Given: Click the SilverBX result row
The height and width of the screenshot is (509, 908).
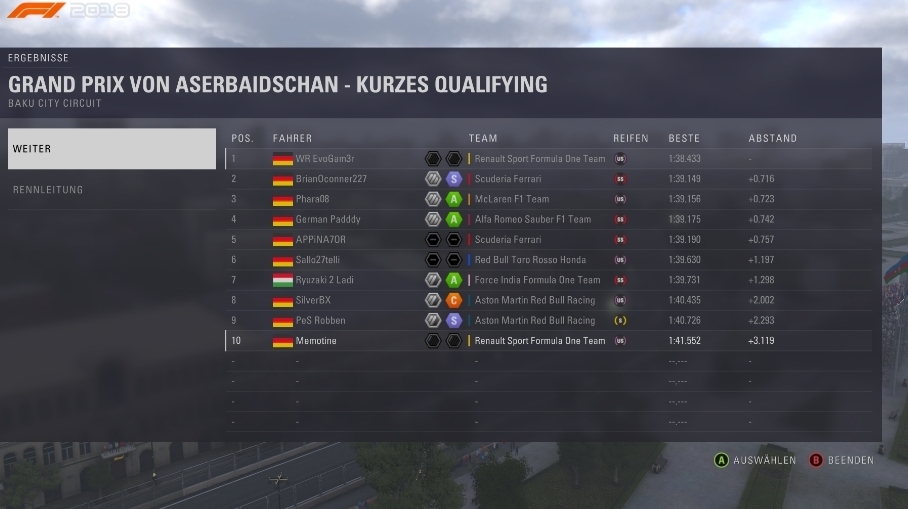Looking at the screenshot, I should click(x=548, y=300).
